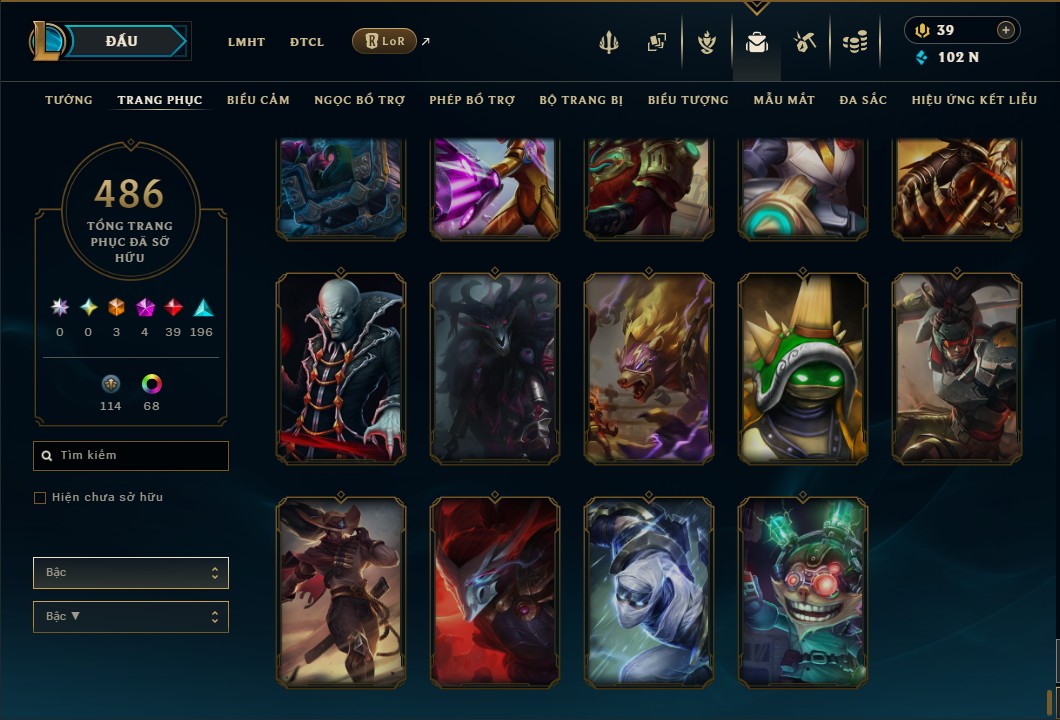Select the green-goggled Teemo skin card
The width and height of the screenshot is (1060, 720).
[803, 593]
